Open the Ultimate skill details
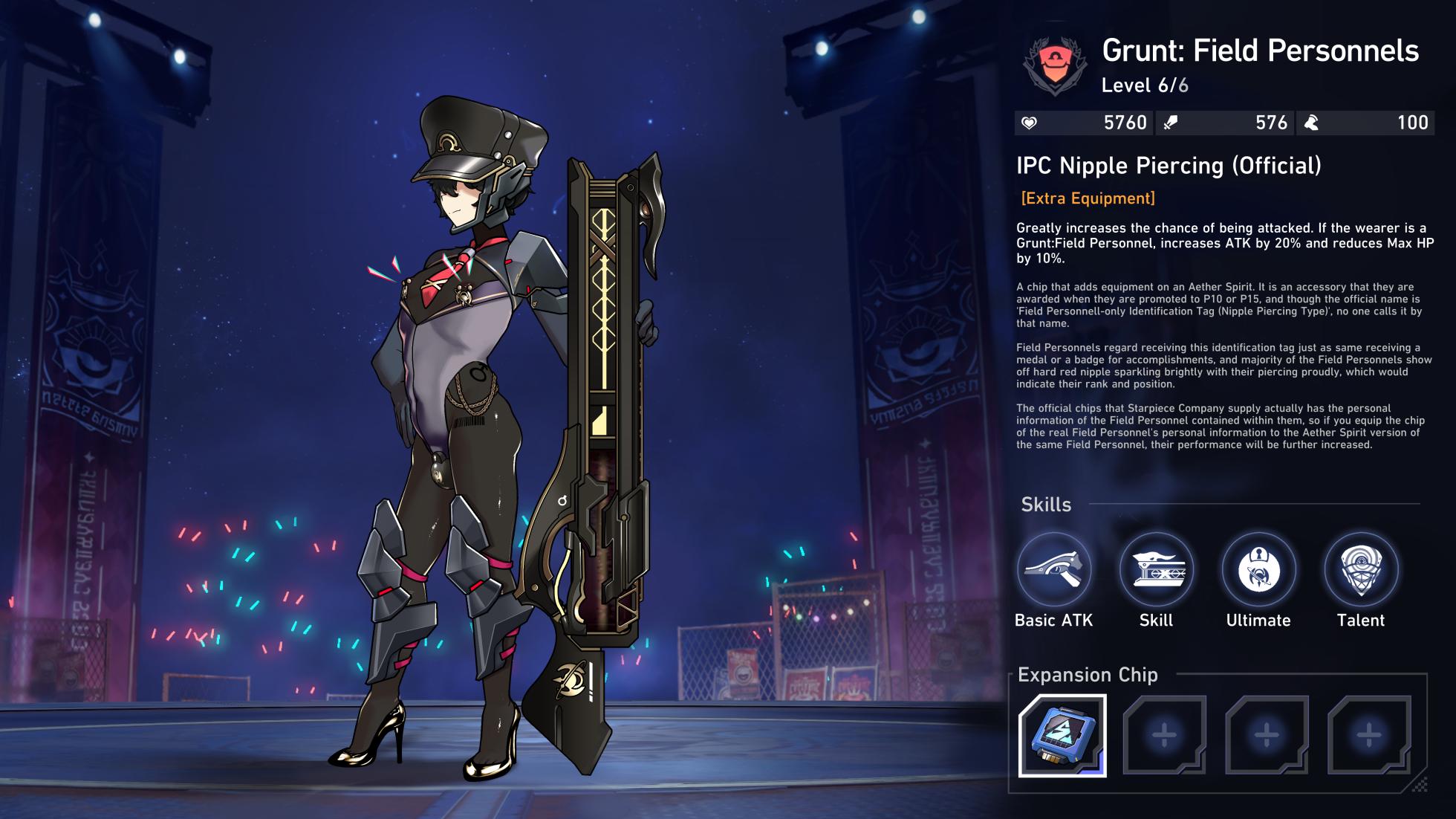The height and width of the screenshot is (819, 1456). coord(1258,570)
